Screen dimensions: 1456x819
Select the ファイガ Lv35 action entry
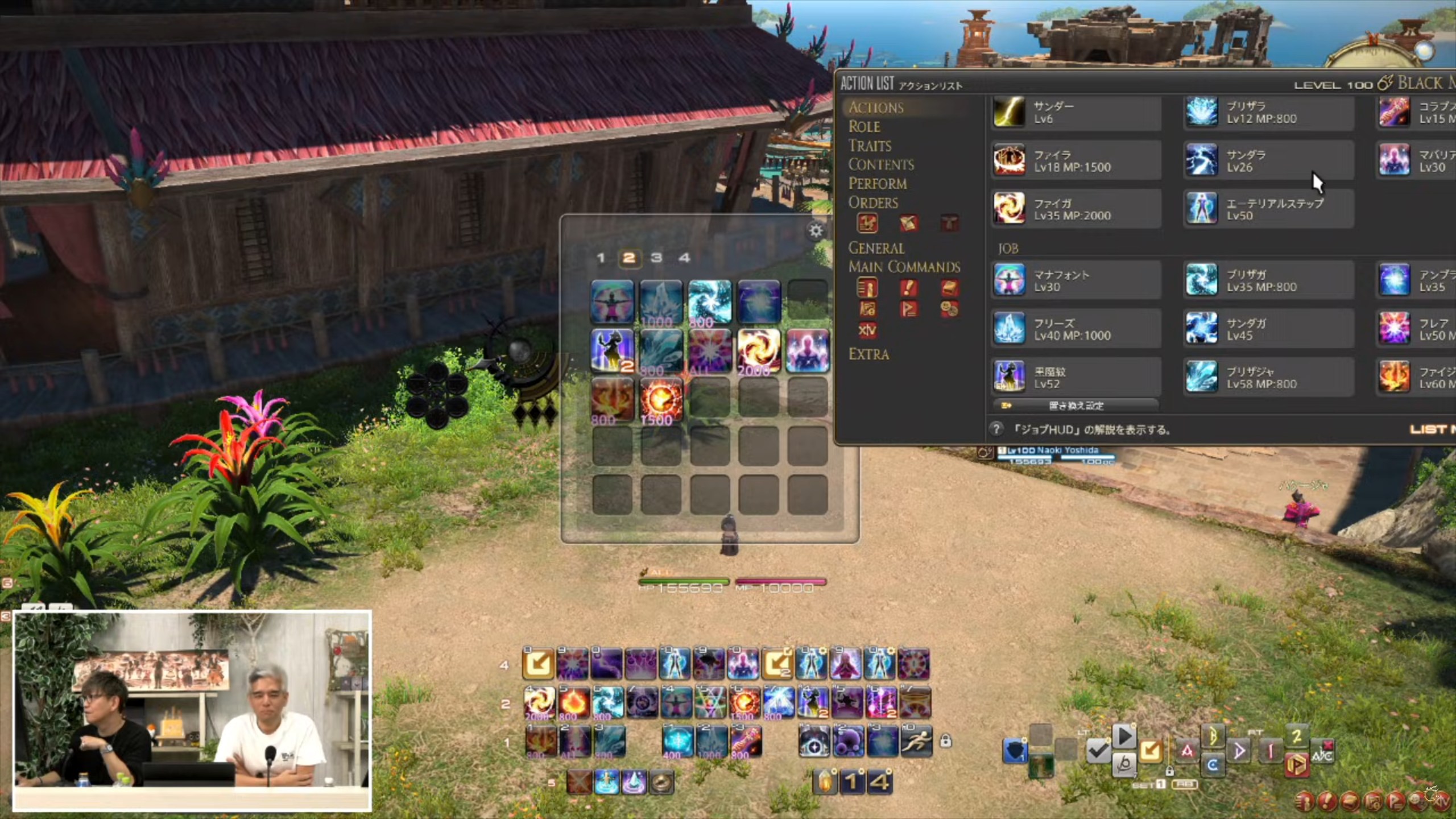pyautogui.click(x=1075, y=209)
